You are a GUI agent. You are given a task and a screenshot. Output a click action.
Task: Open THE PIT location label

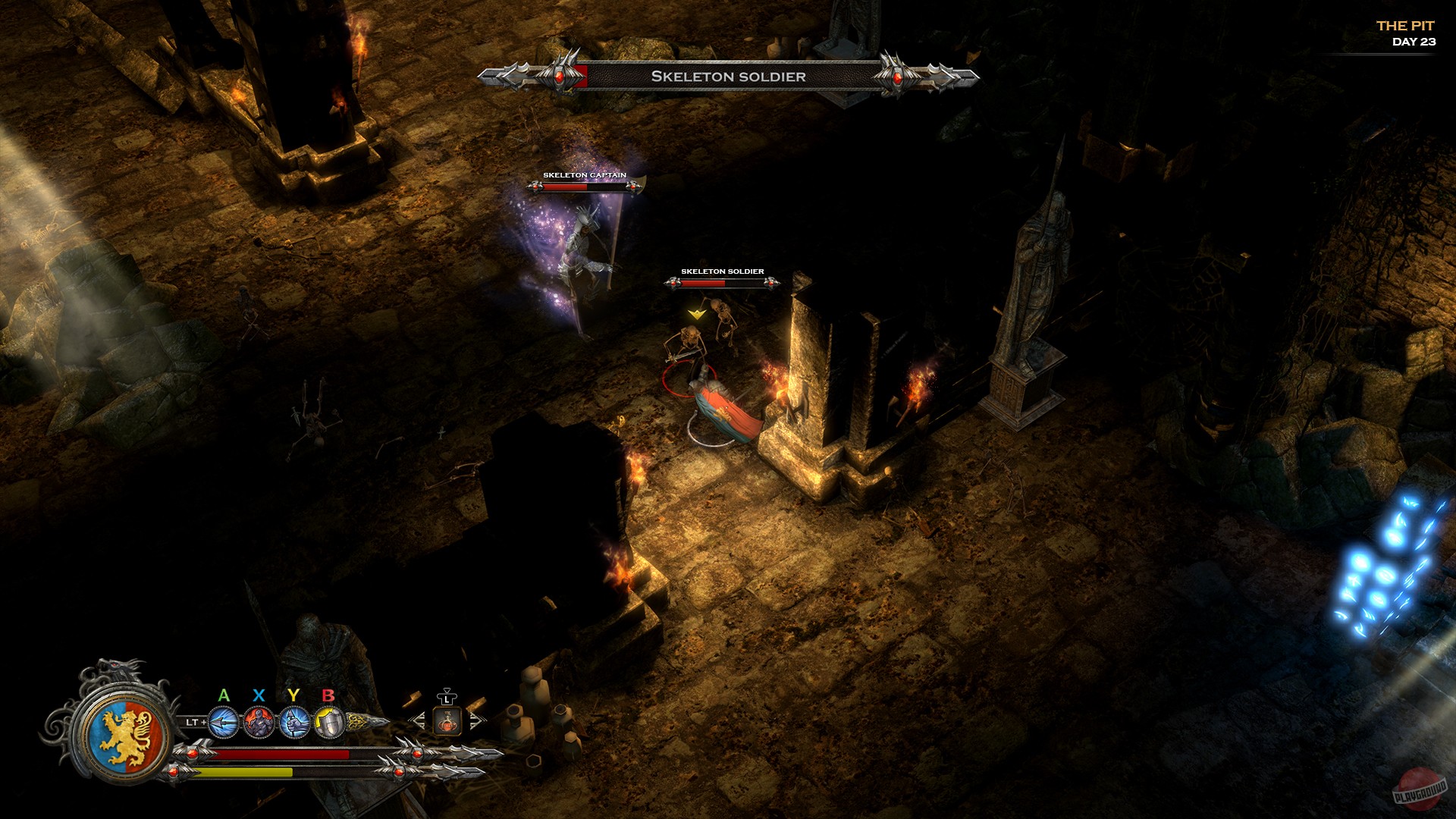1407,25
